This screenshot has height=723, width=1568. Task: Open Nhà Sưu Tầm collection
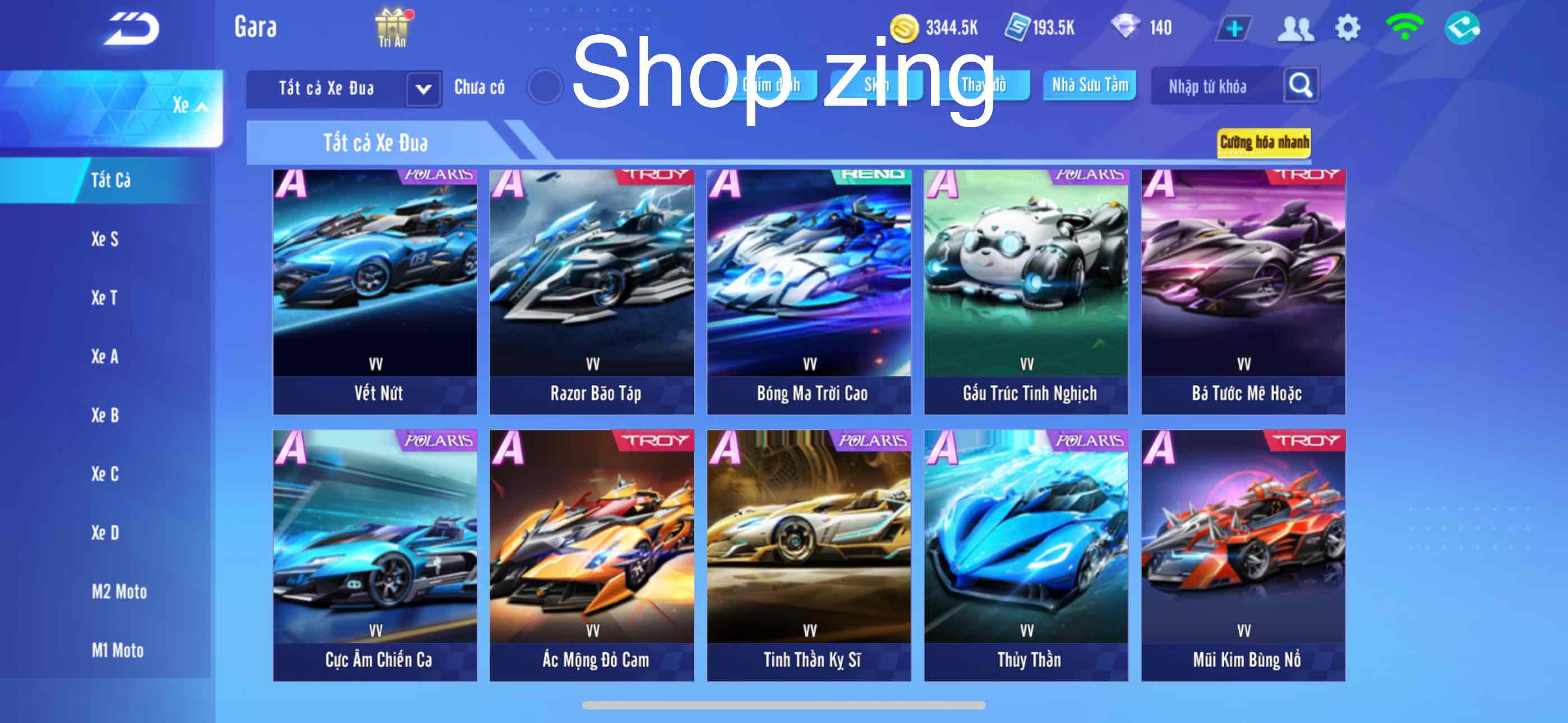coord(1089,86)
